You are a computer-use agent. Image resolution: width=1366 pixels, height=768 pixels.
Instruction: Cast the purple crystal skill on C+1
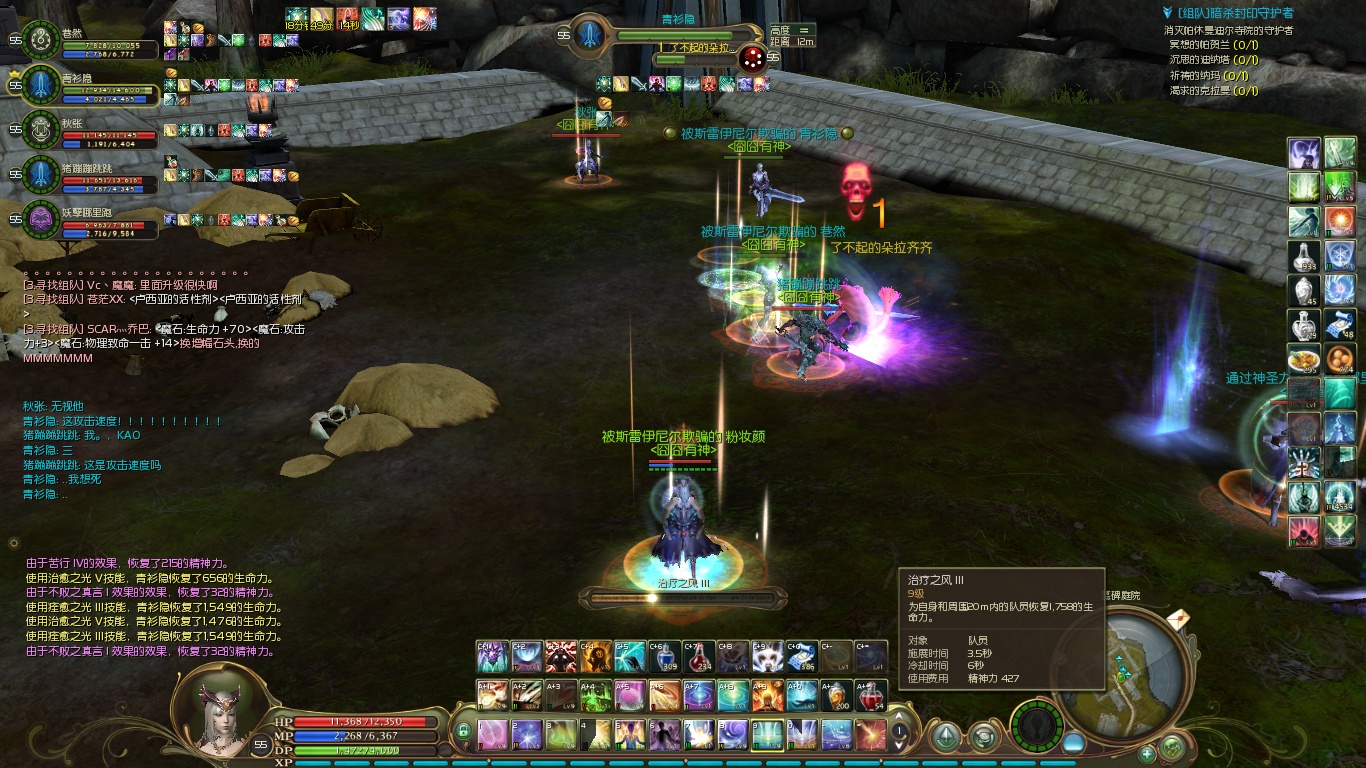pyautogui.click(x=493, y=656)
